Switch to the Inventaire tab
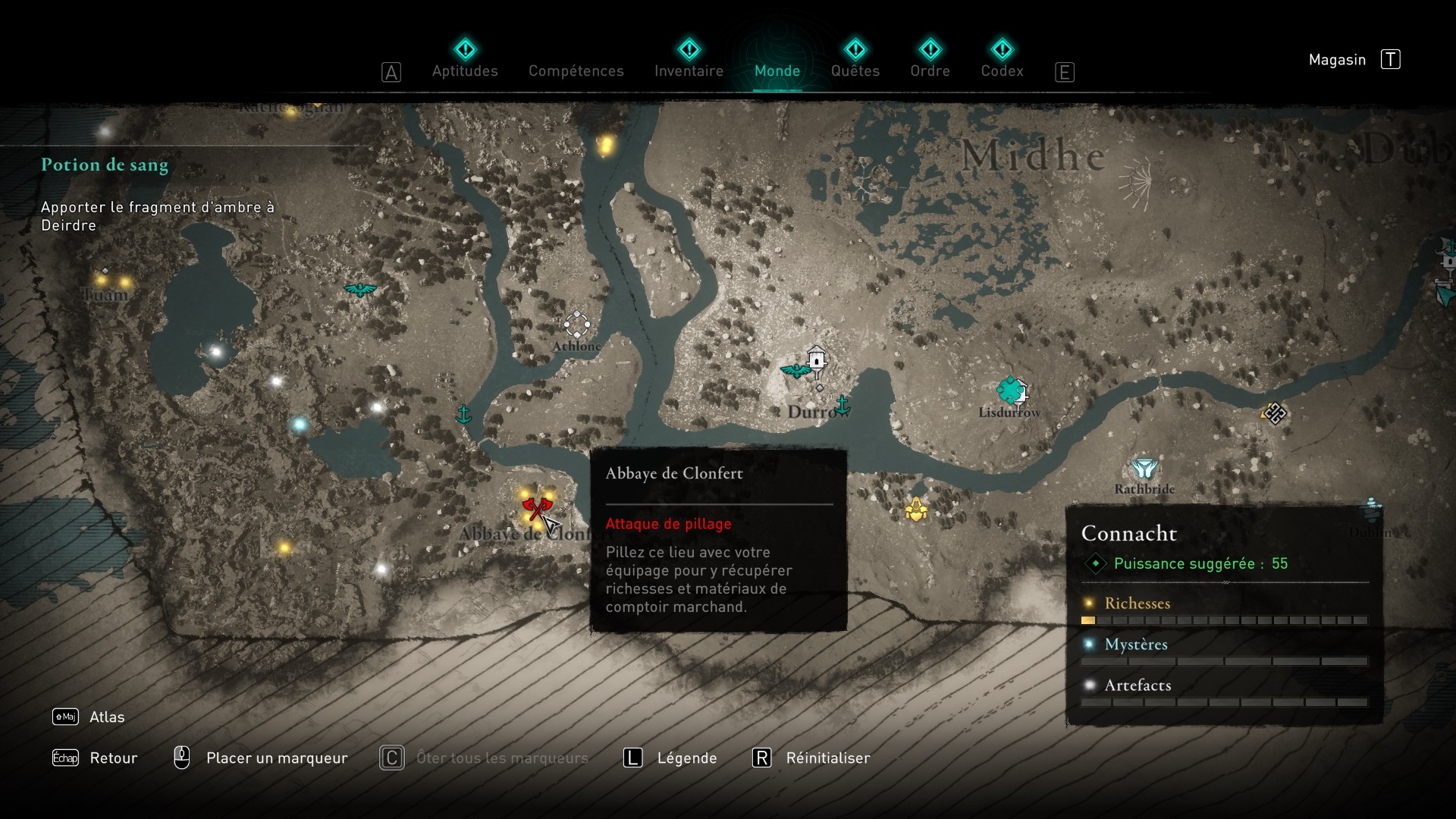Image resolution: width=1456 pixels, height=819 pixels. tap(689, 71)
